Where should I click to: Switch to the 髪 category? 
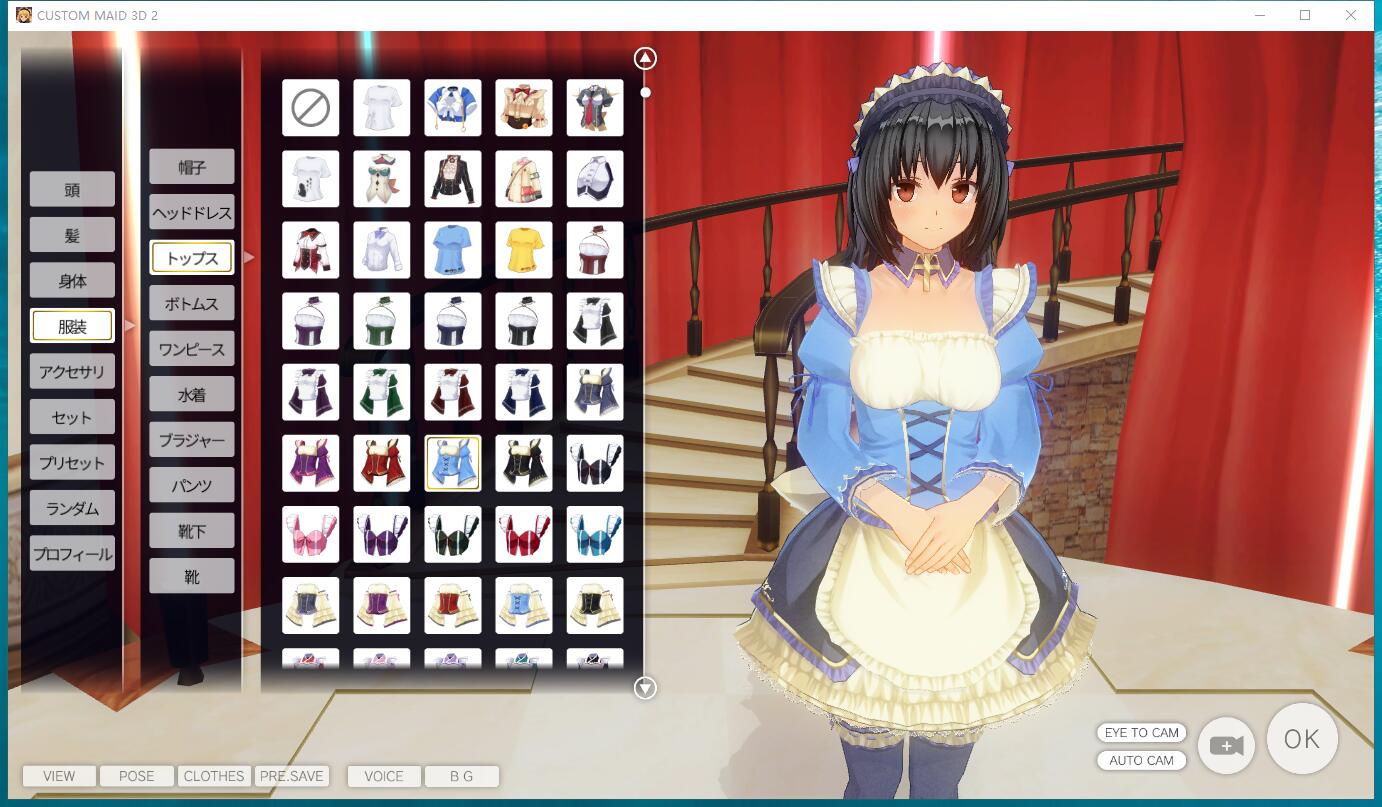click(72, 235)
